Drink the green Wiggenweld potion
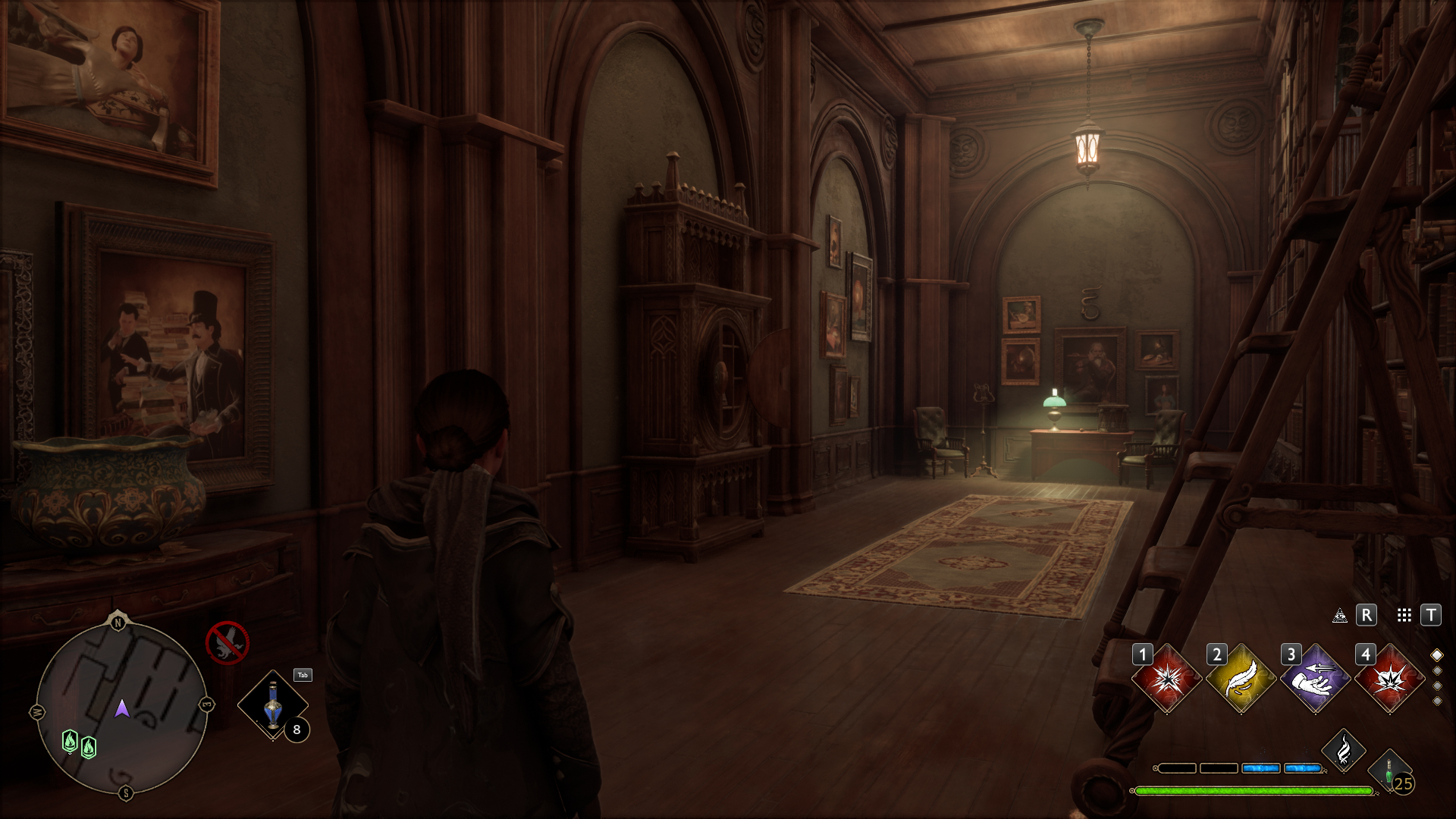Image resolution: width=1456 pixels, height=819 pixels. tap(1389, 771)
